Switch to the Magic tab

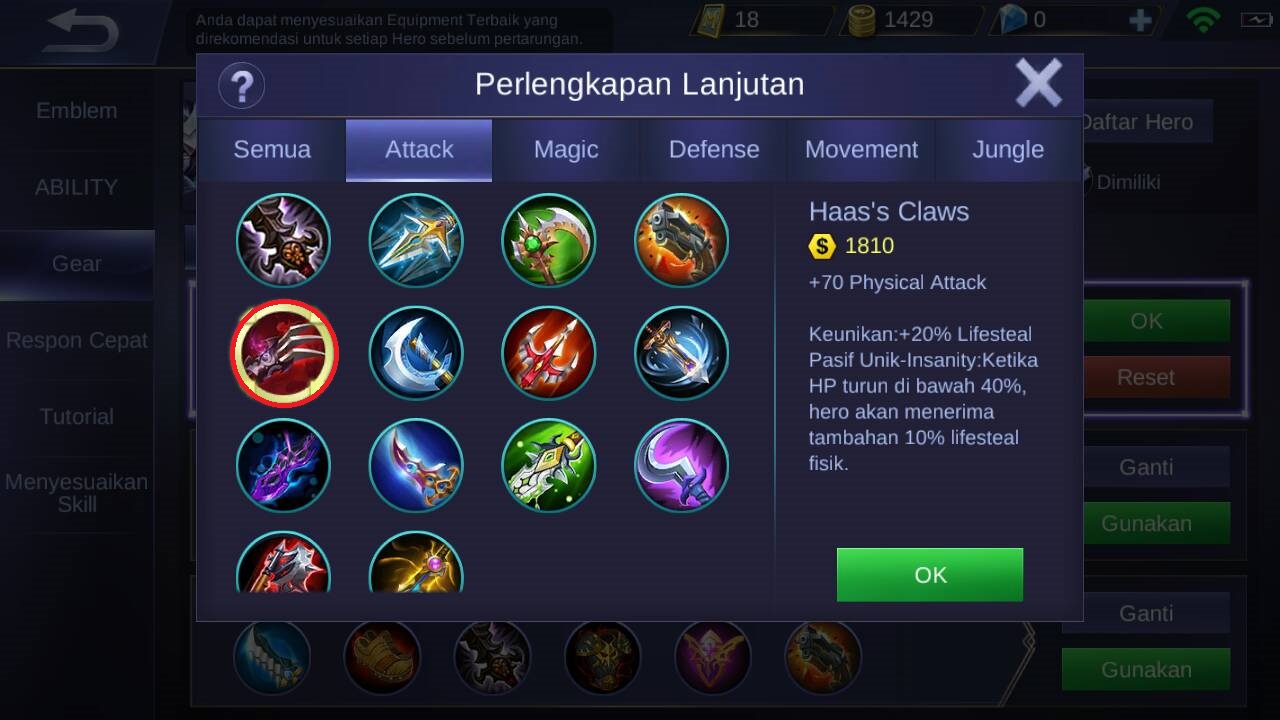pyautogui.click(x=566, y=150)
